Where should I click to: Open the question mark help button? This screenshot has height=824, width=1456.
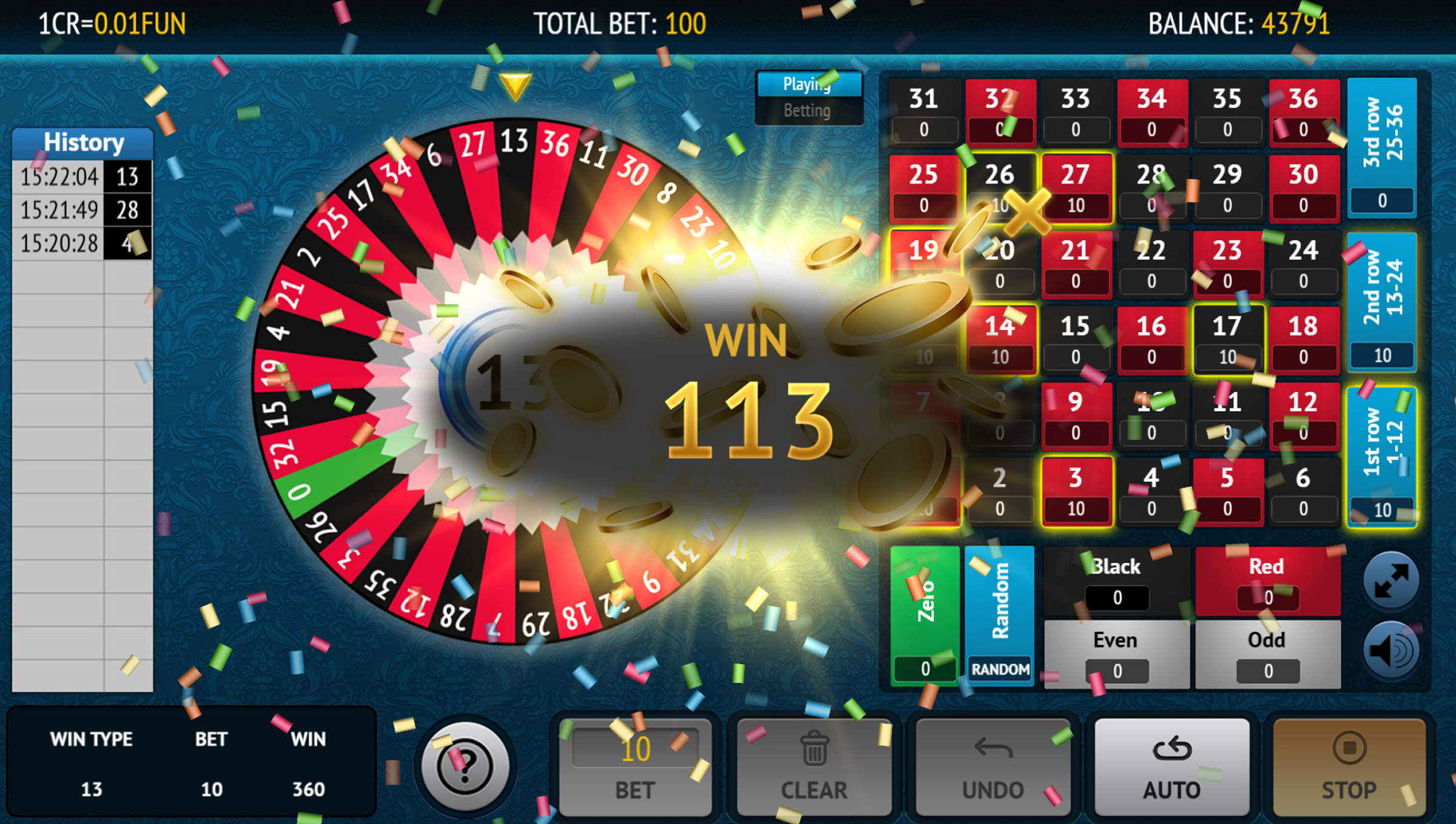coord(465,766)
